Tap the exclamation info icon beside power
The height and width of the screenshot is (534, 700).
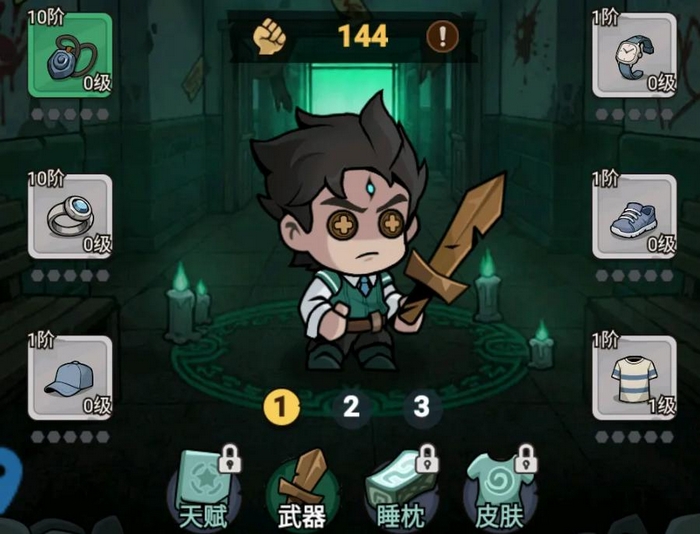click(x=442, y=37)
